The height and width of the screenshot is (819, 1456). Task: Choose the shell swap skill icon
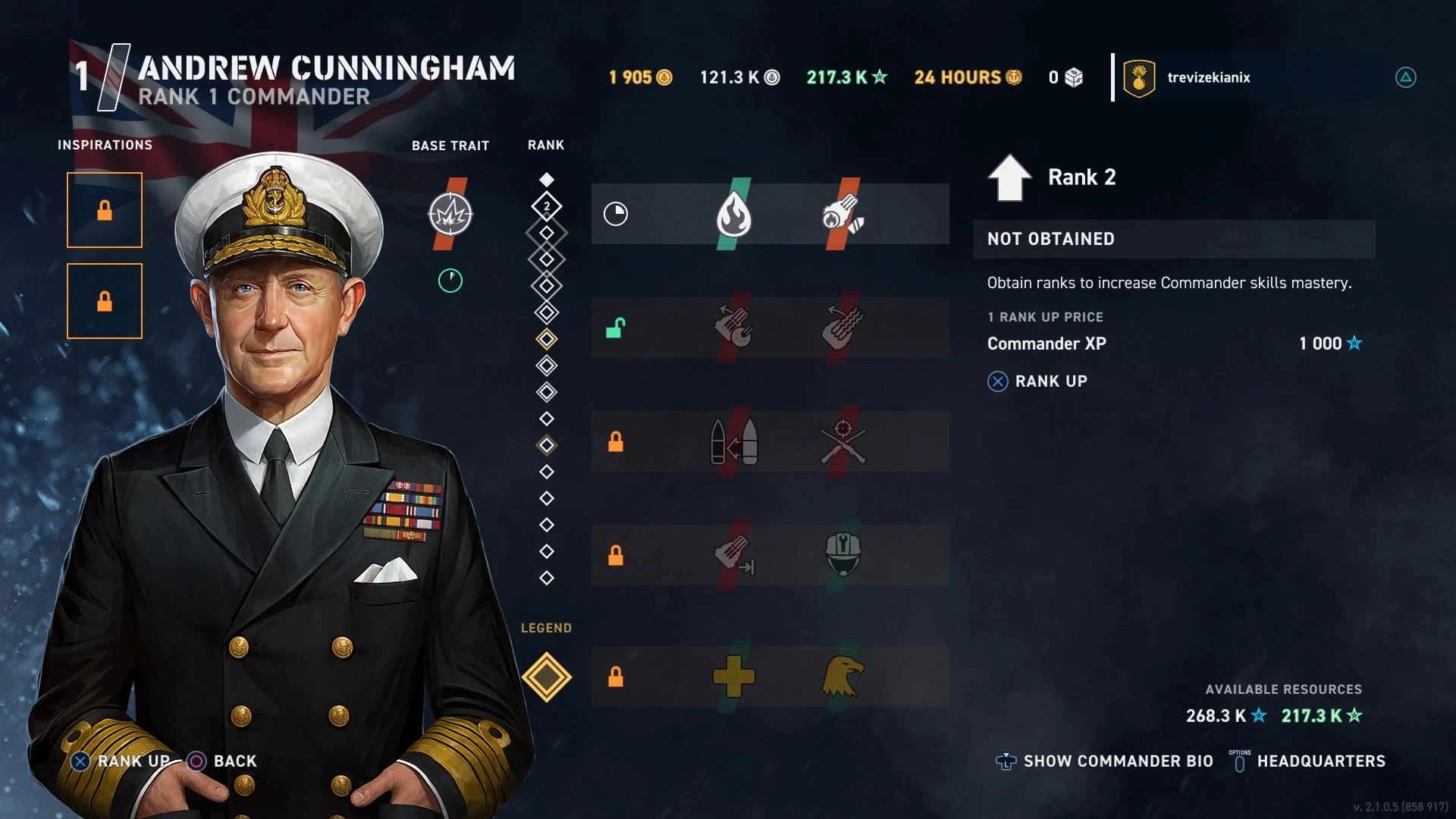733,442
